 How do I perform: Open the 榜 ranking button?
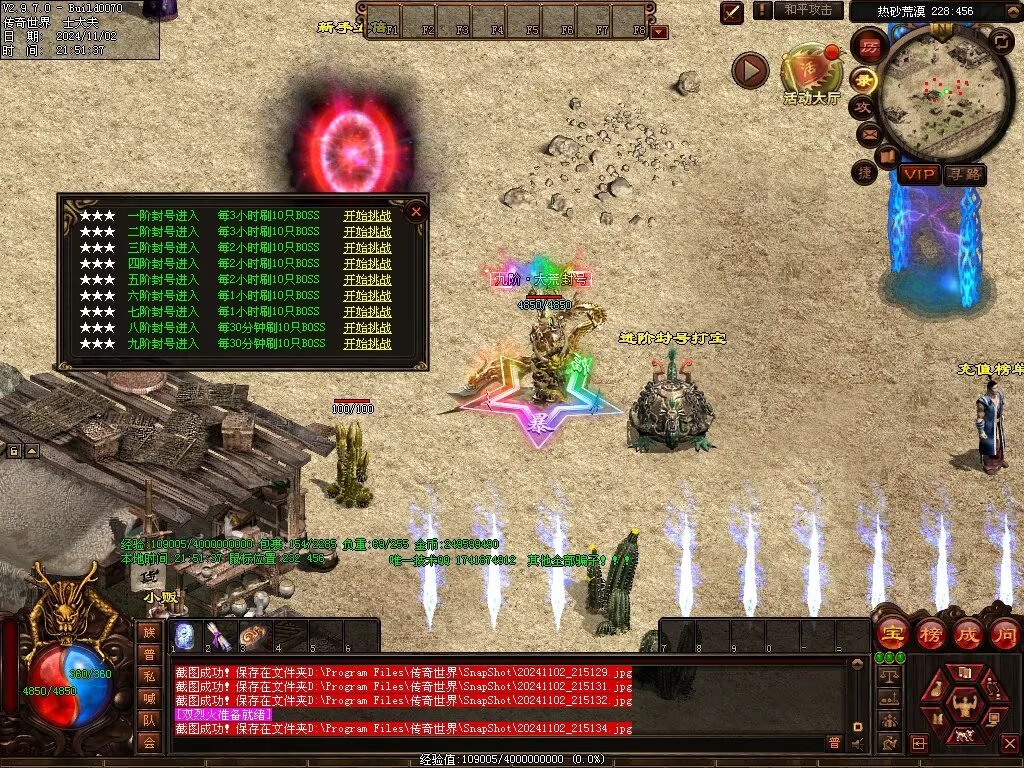930,633
